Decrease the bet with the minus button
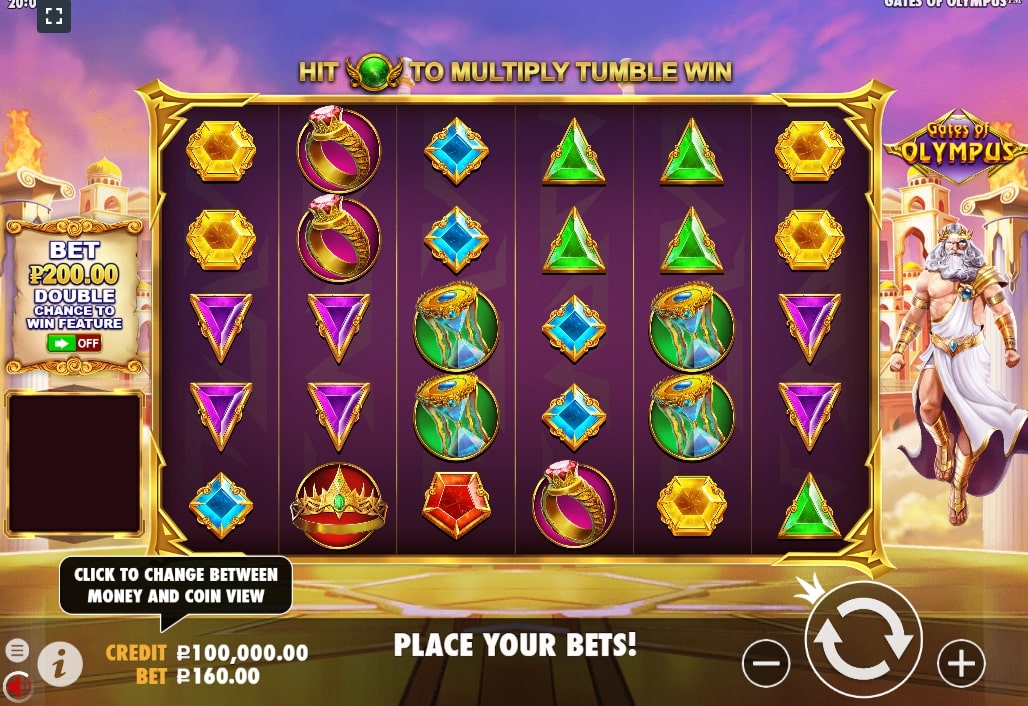The width and height of the screenshot is (1028, 706). pos(766,663)
